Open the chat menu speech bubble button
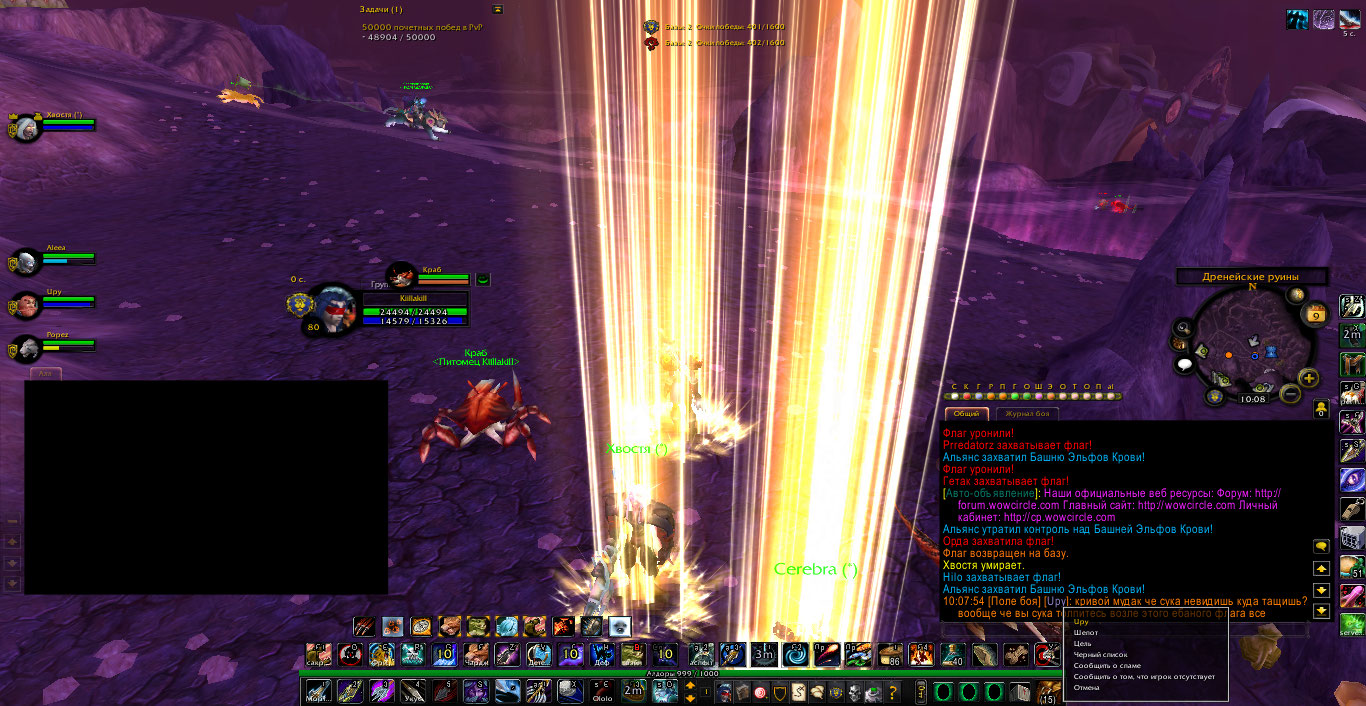Screen dimensions: 1366x706 click(1321, 546)
